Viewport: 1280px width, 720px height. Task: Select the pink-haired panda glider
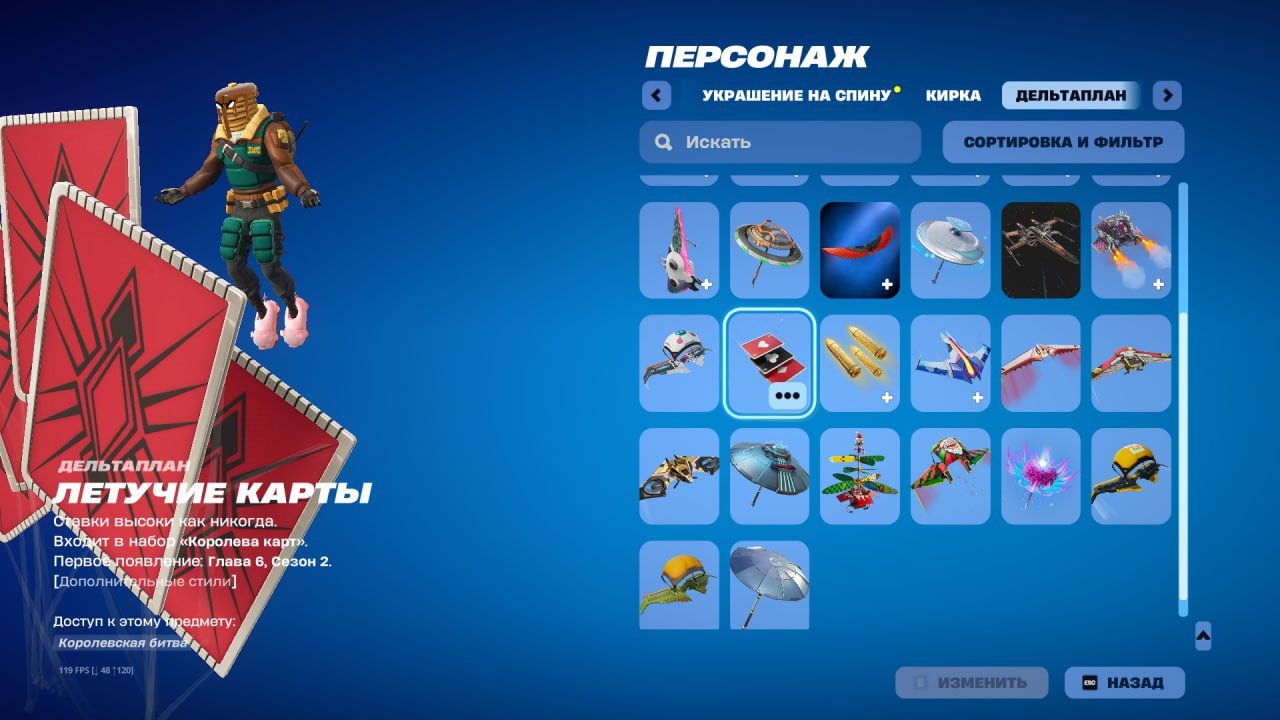click(680, 250)
